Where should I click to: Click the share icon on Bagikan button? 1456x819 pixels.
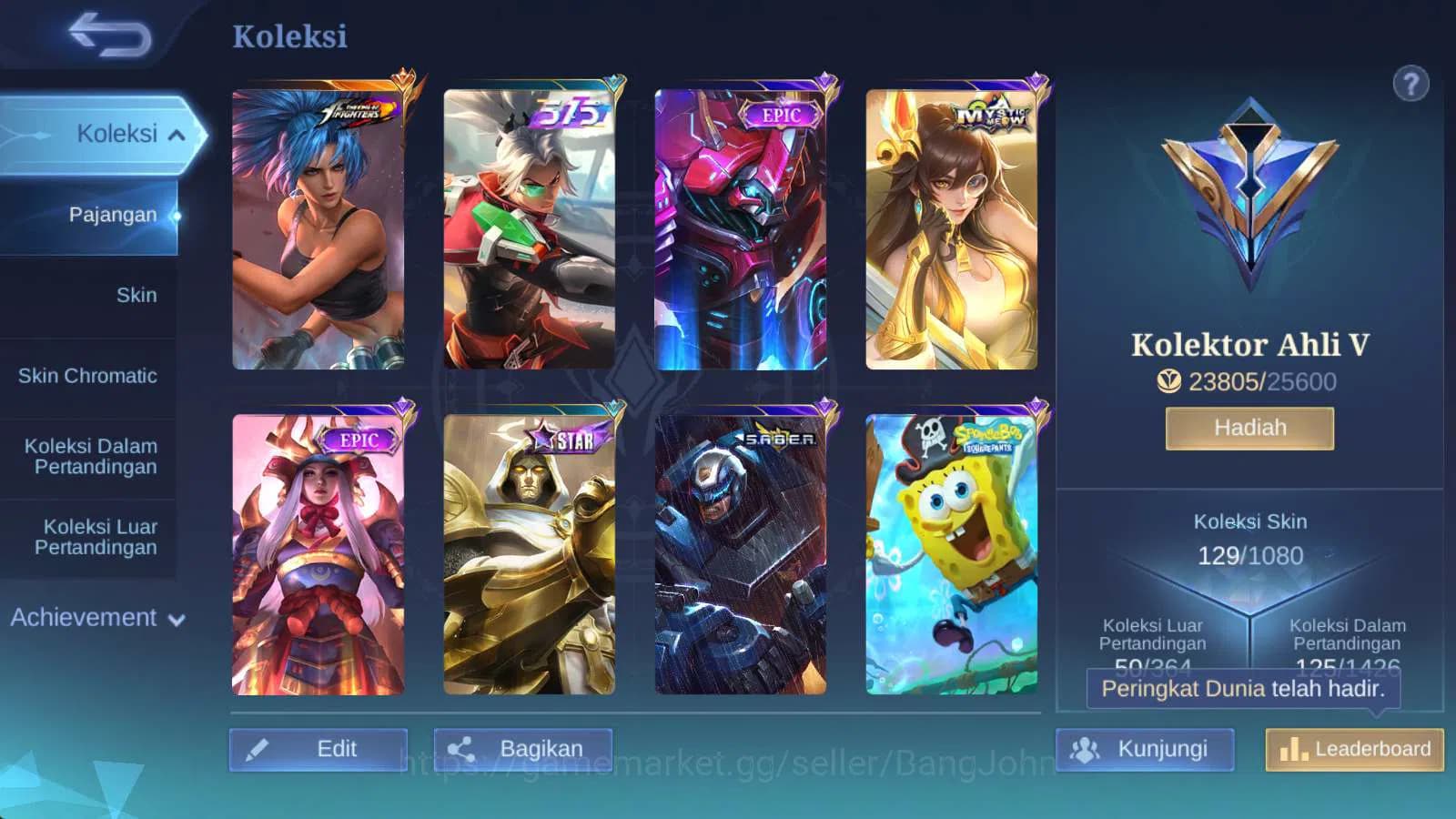462,747
